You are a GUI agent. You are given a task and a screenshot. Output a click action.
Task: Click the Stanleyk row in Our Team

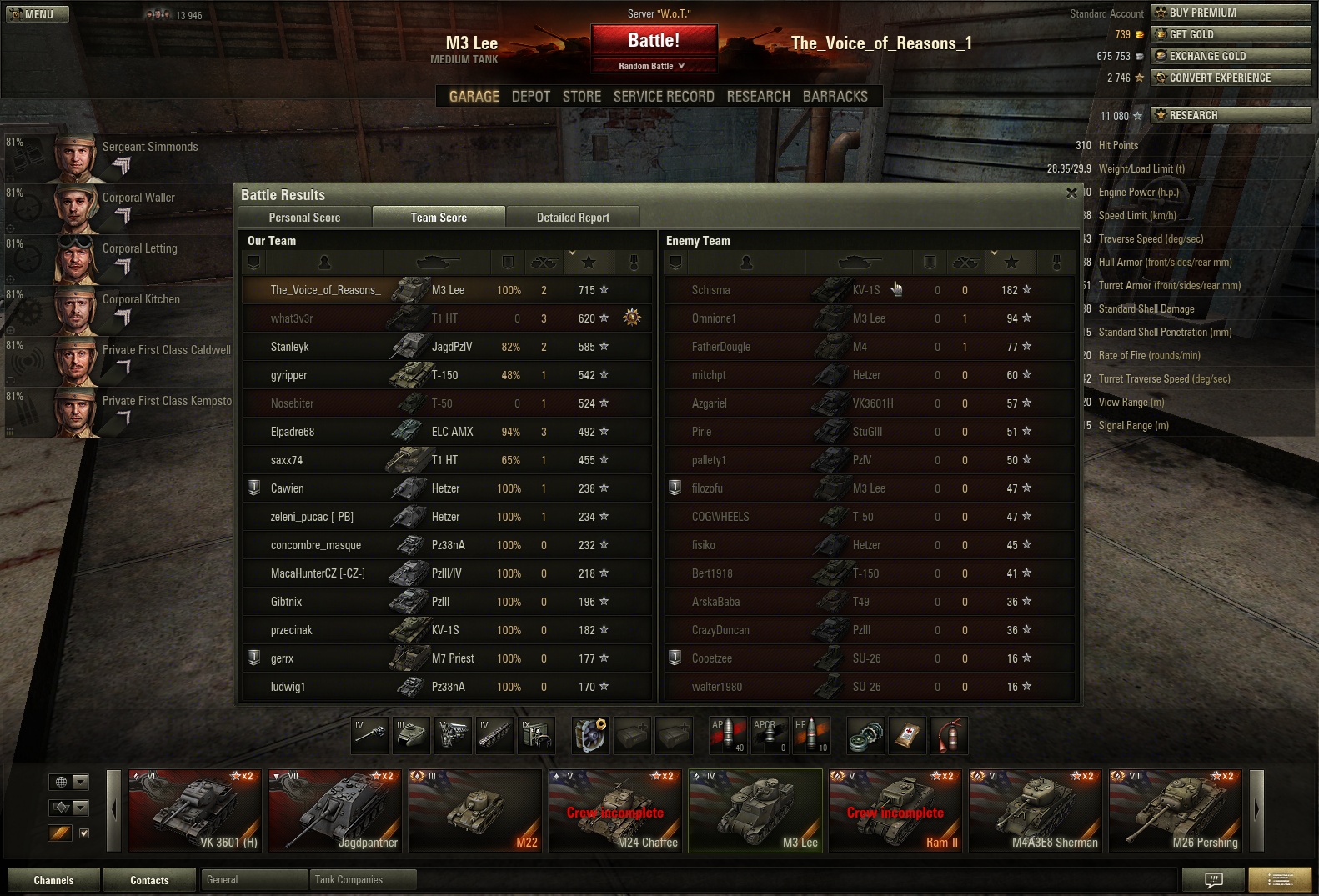click(x=447, y=347)
